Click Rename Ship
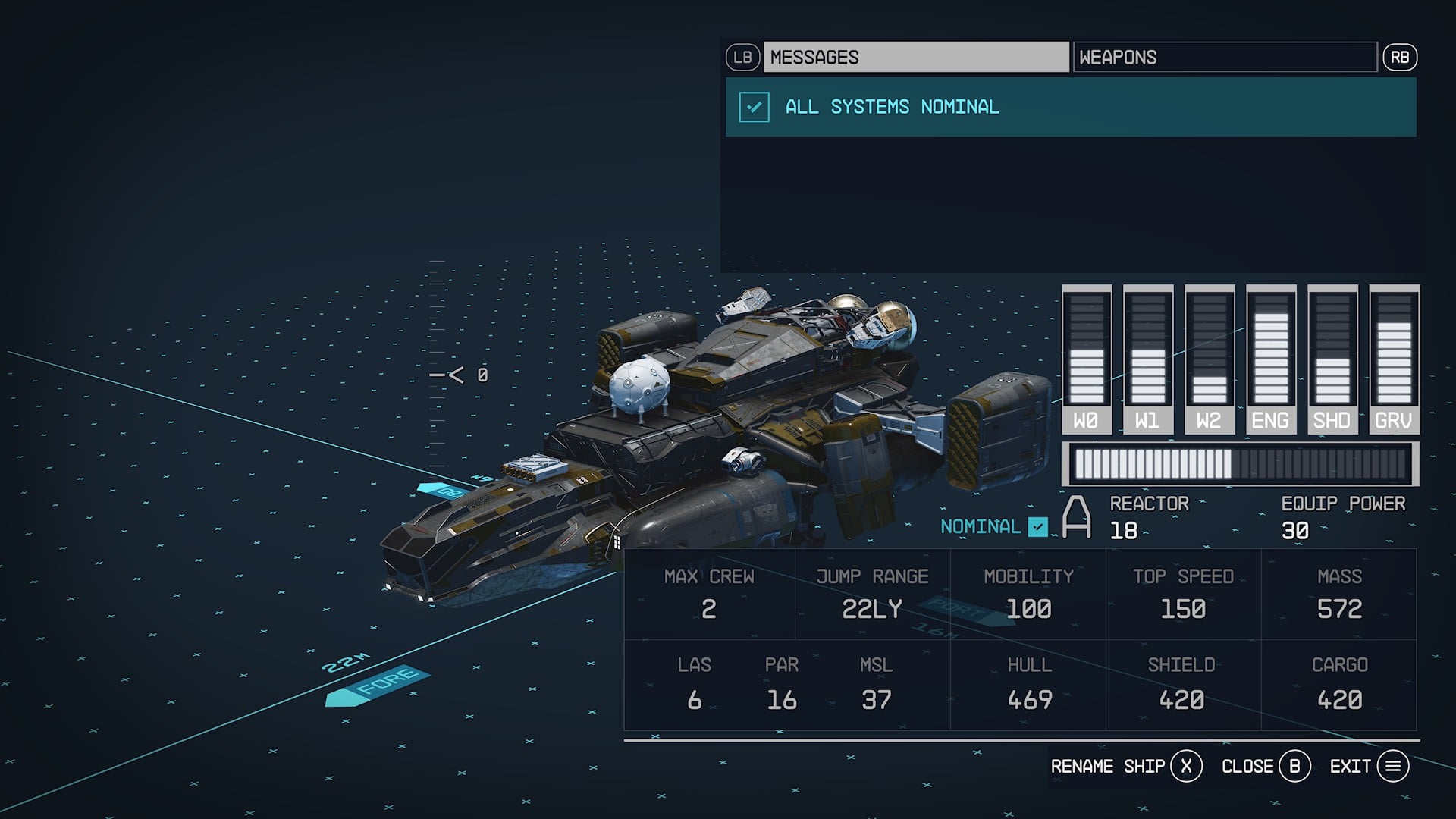This screenshot has height=819, width=1456. point(1125,767)
